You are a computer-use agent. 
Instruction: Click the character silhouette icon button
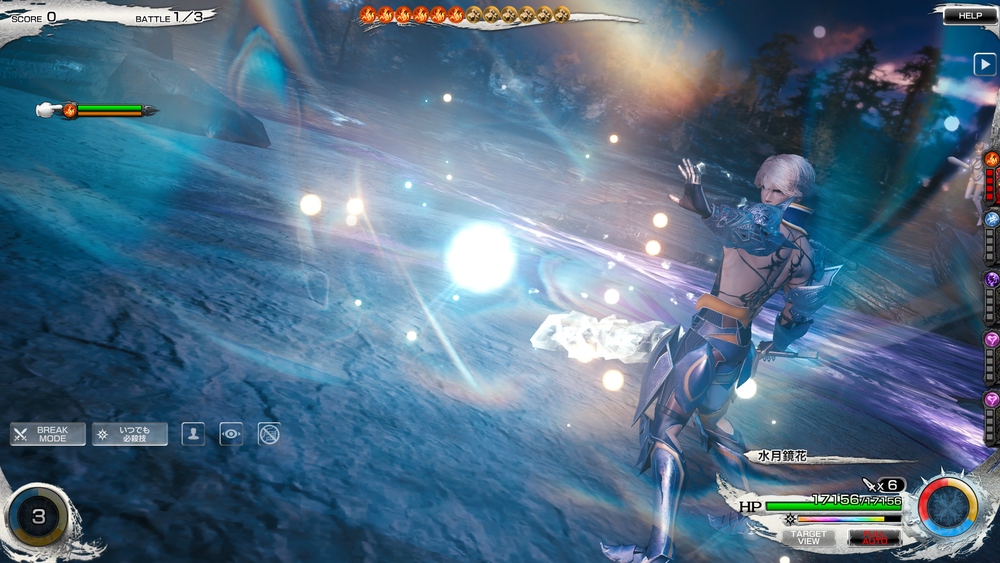[x=193, y=434]
